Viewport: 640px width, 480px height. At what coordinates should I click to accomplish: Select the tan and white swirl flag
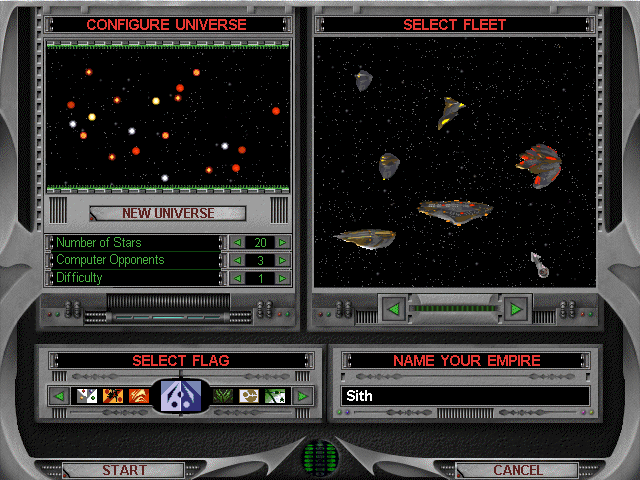pos(249,396)
